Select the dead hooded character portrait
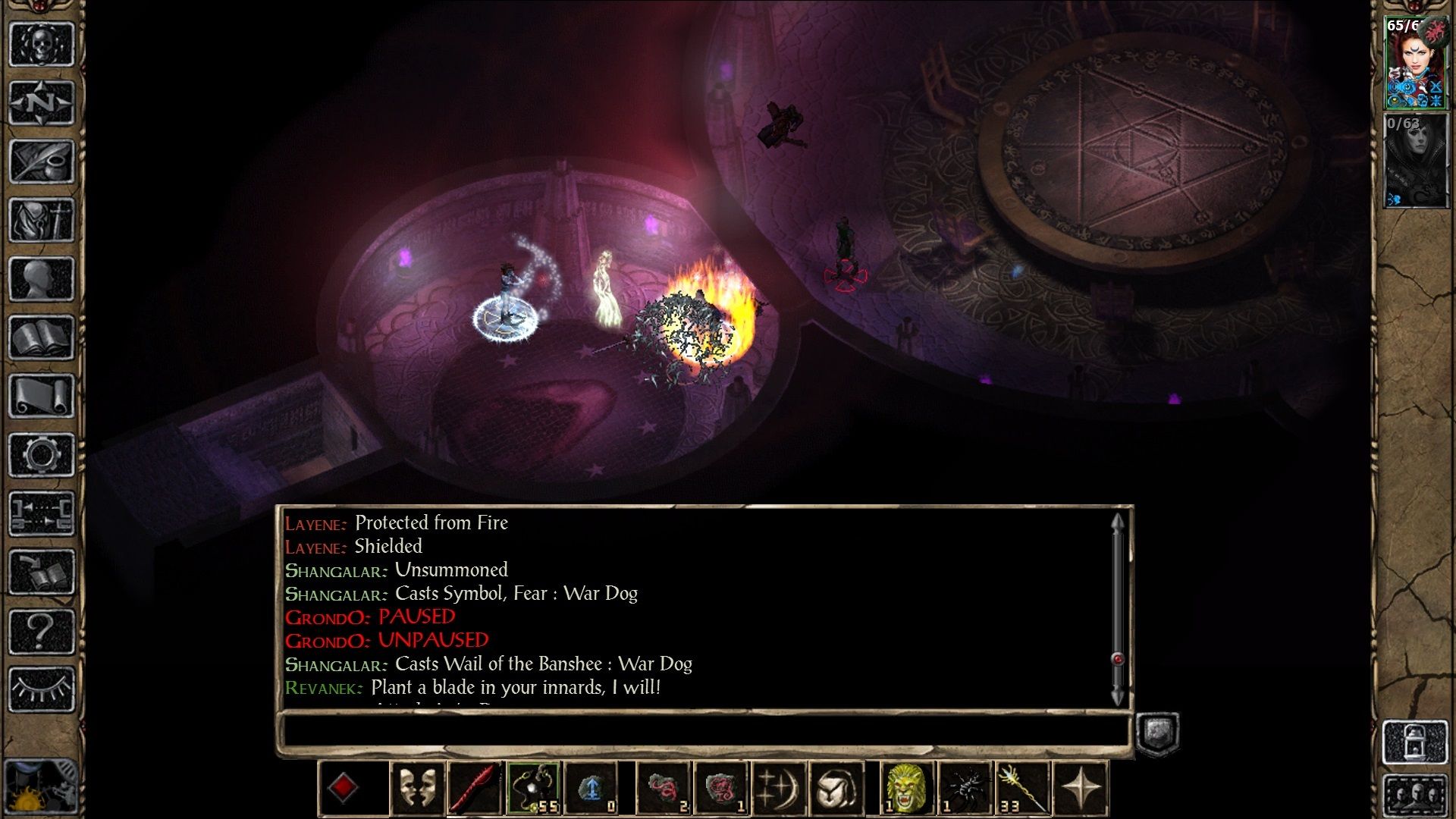1456x819 pixels. click(x=1415, y=161)
